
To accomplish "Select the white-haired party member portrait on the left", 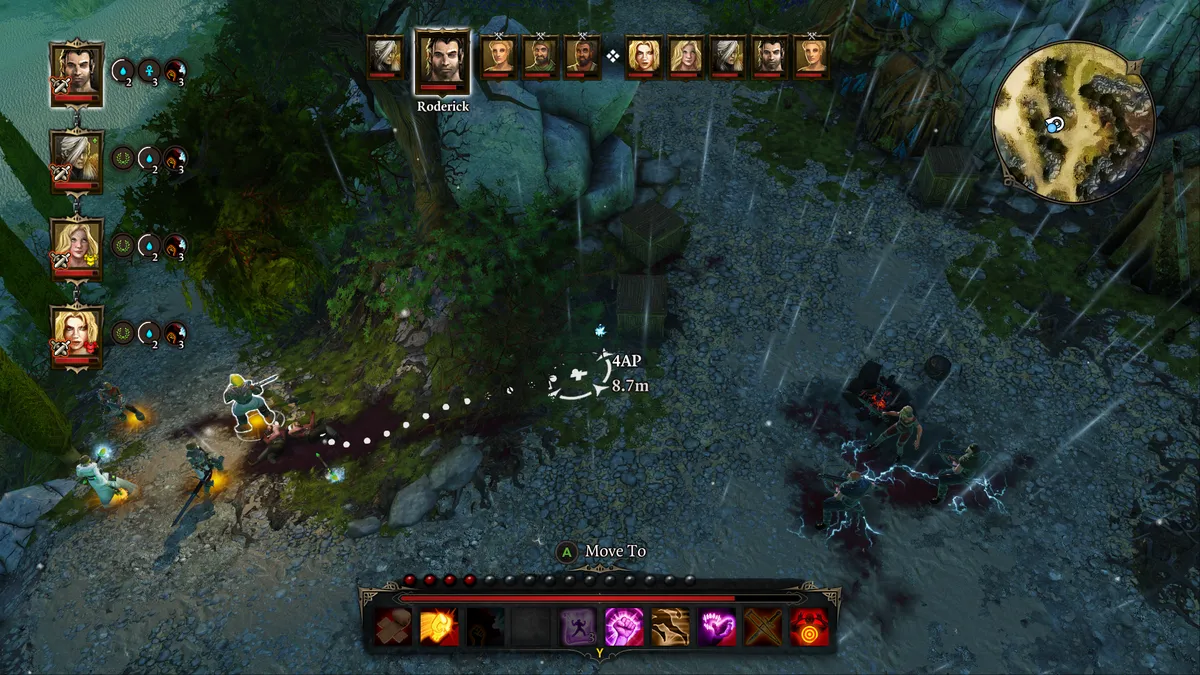I will pyautogui.click(x=77, y=159).
